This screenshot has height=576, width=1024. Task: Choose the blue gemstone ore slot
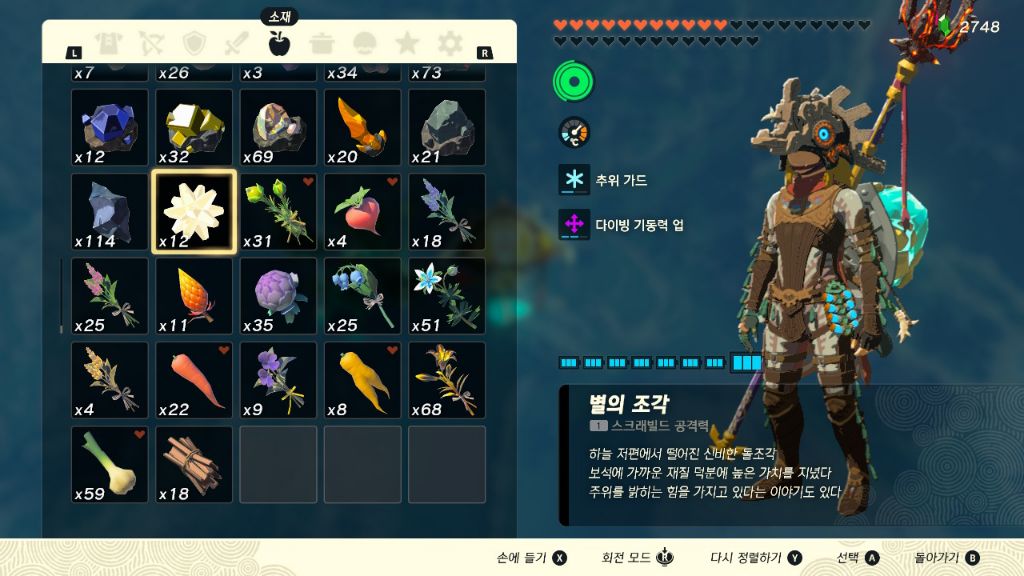click(110, 128)
